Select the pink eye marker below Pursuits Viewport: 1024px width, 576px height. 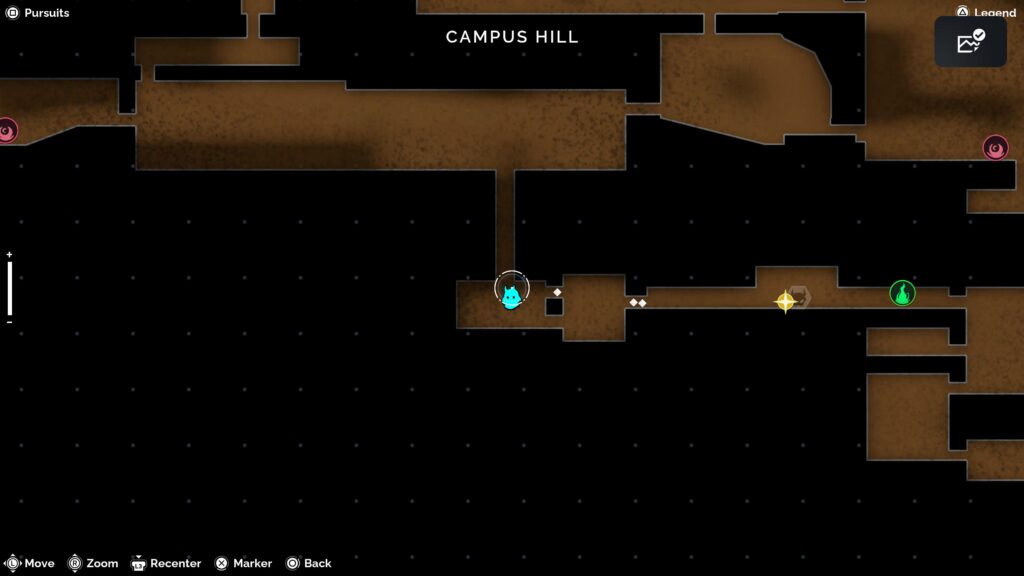click(x=6, y=130)
